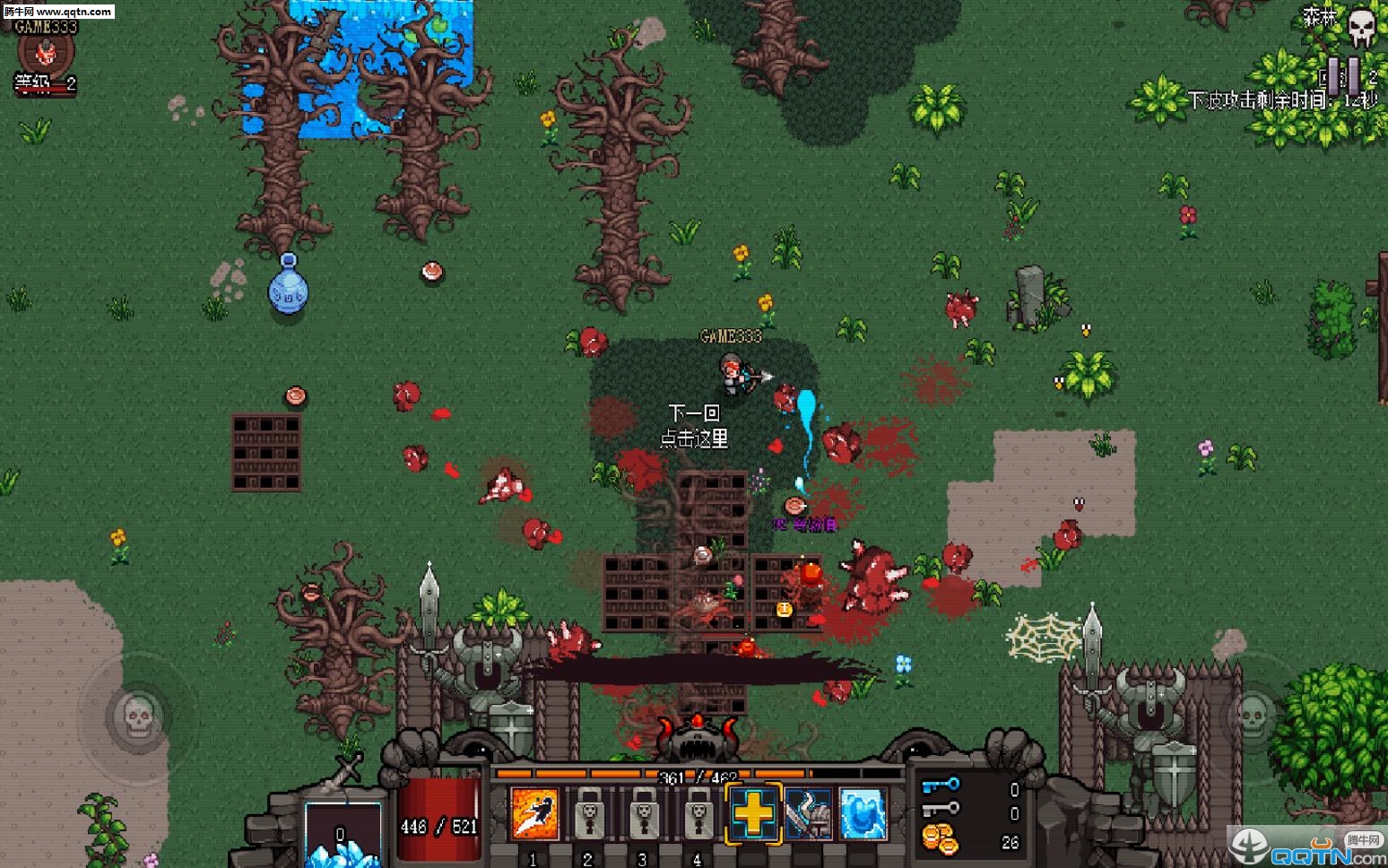Tap the locked skill slot numbered 2
The height and width of the screenshot is (868, 1388).
point(589,814)
